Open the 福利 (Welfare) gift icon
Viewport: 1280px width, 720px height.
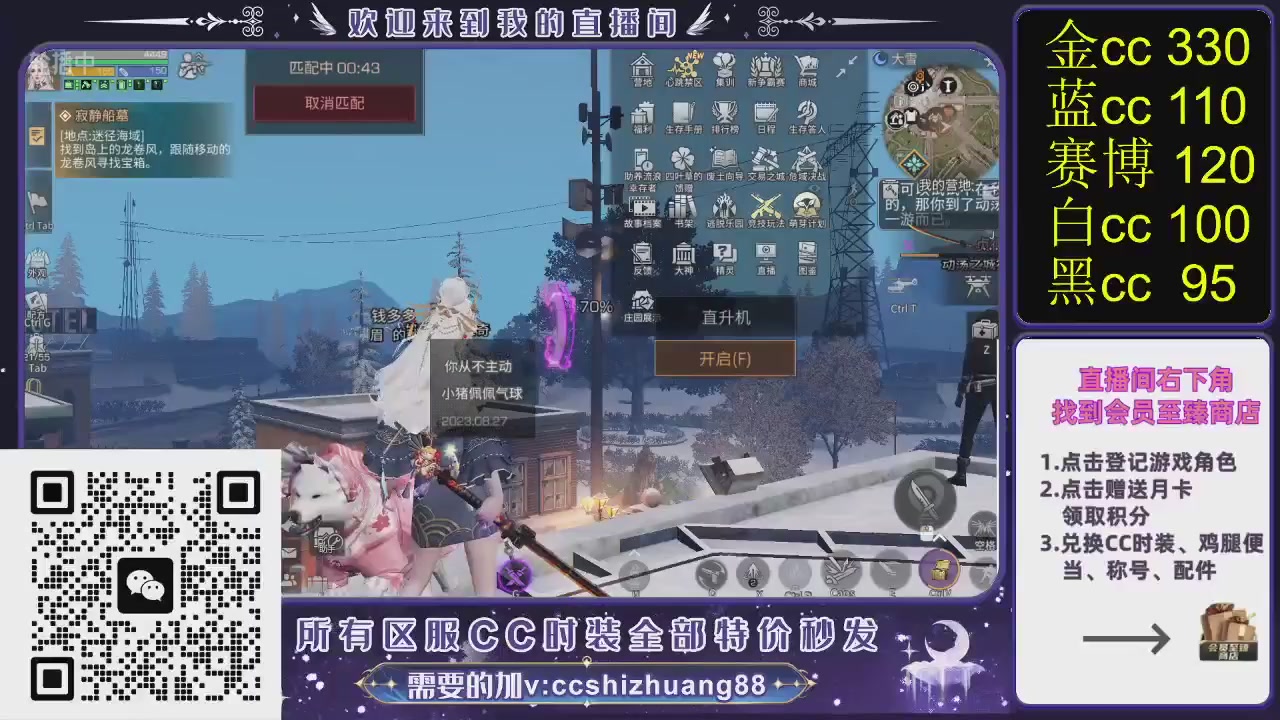coord(643,113)
